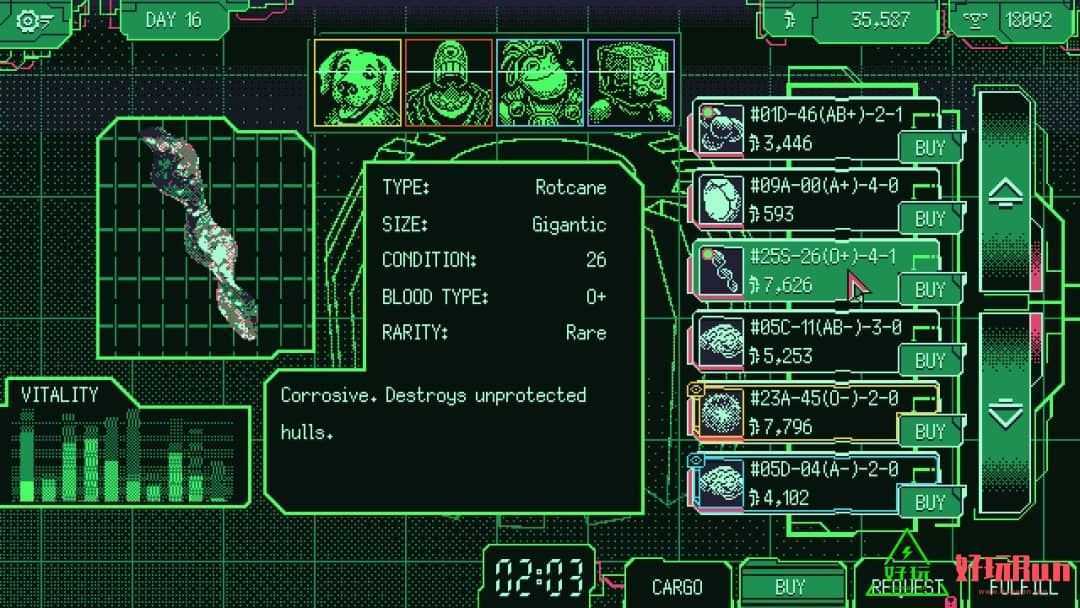Click the down arrow on listing scroller

(1005, 413)
